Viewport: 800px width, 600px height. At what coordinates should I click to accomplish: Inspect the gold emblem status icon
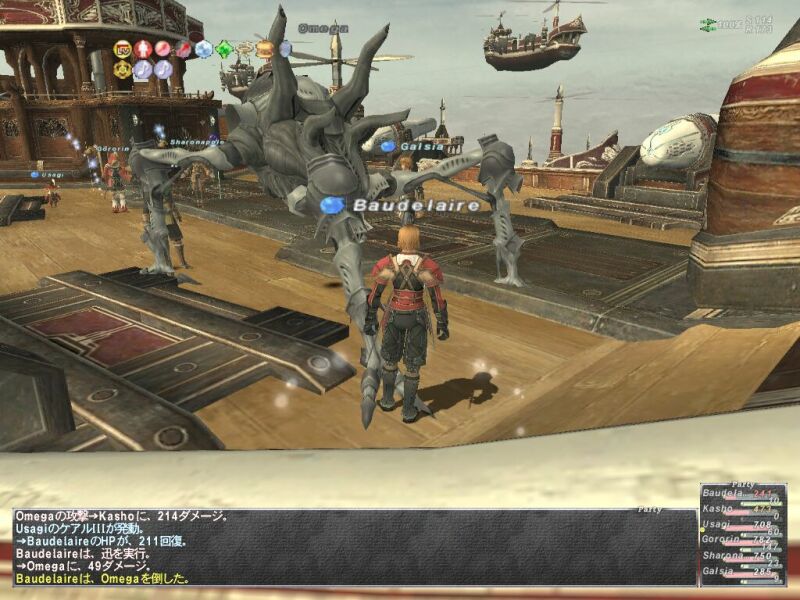click(x=123, y=69)
